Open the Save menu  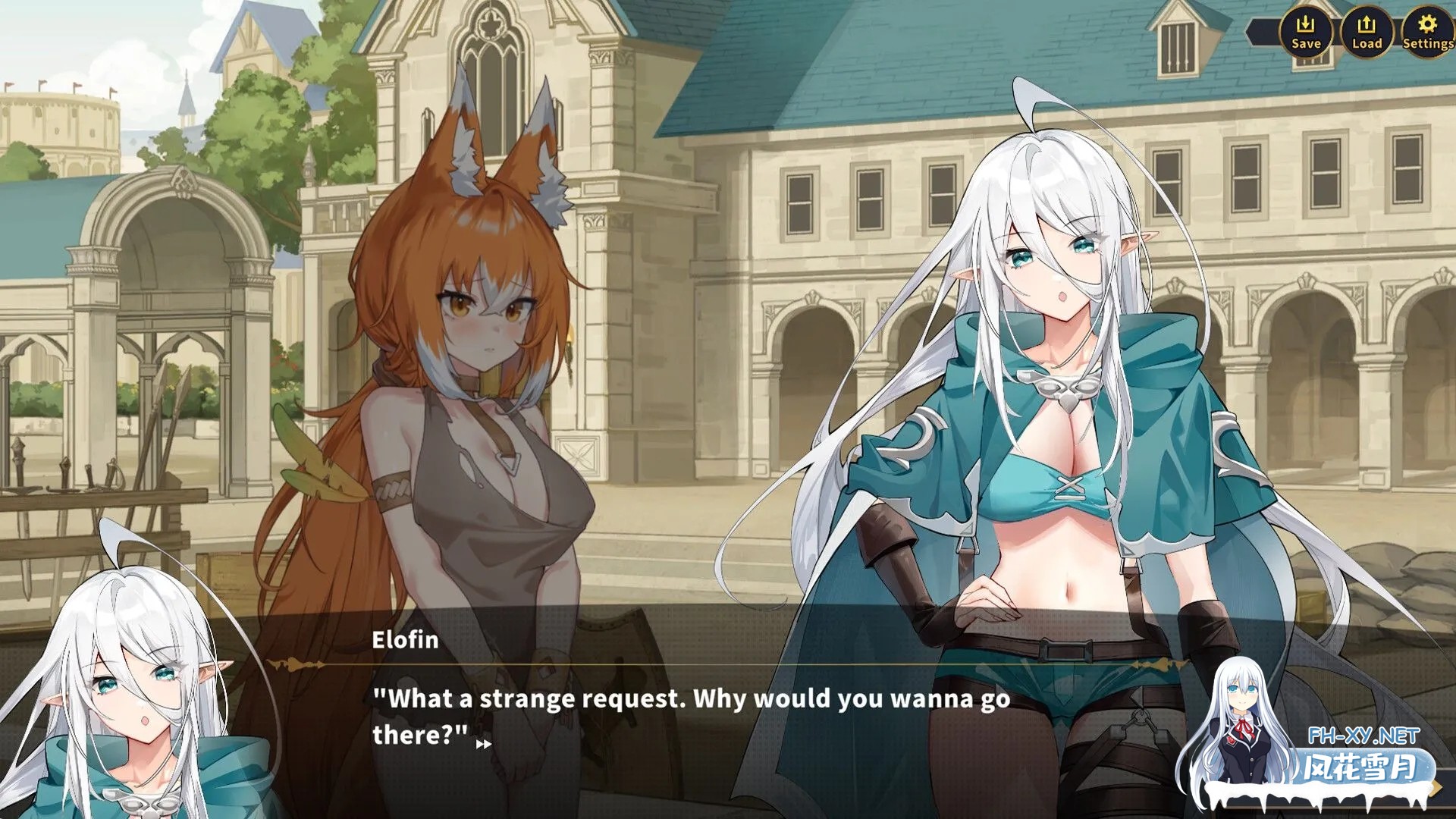[1305, 32]
